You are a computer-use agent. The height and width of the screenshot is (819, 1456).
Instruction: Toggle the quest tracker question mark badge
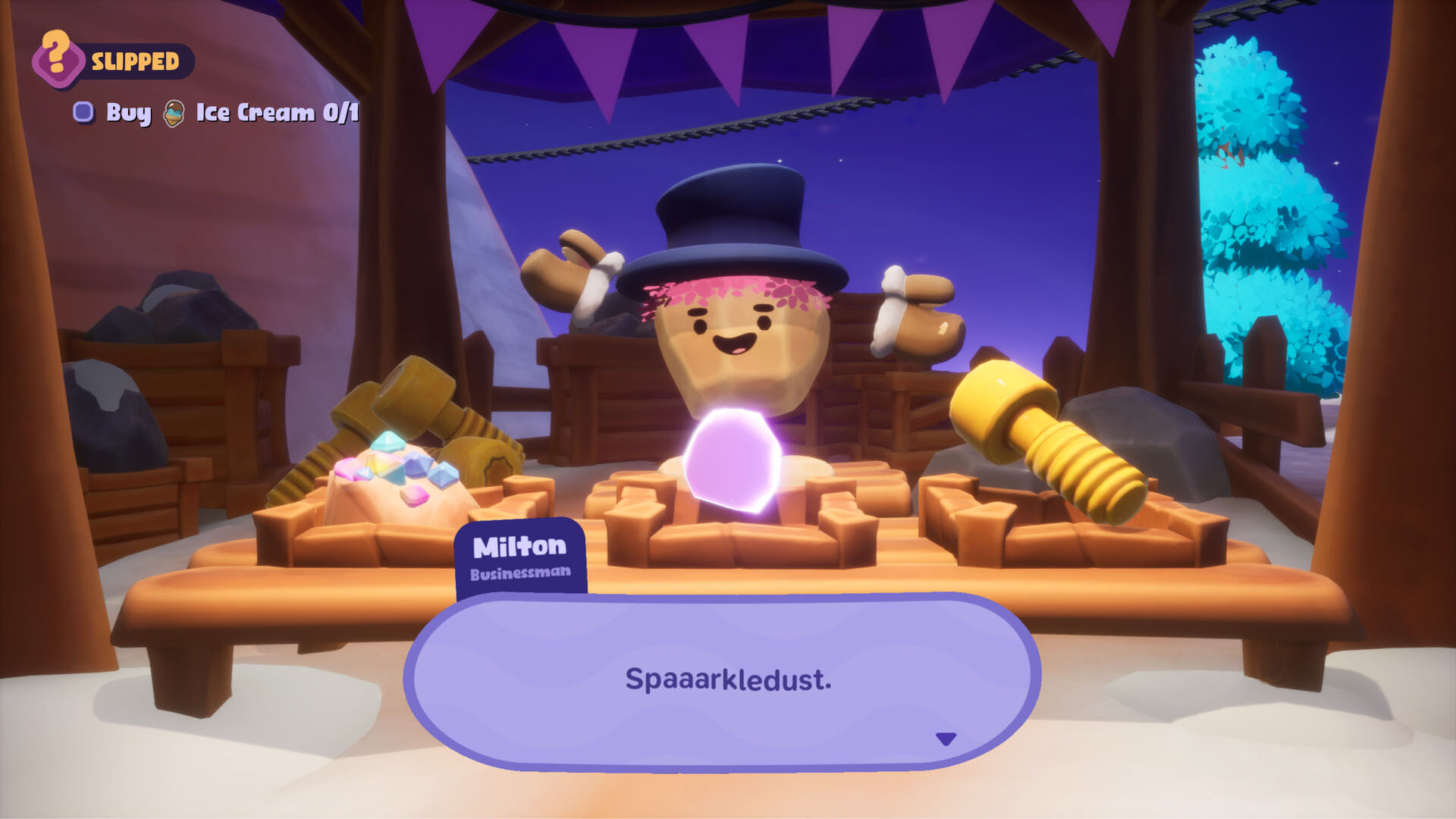click(x=57, y=57)
